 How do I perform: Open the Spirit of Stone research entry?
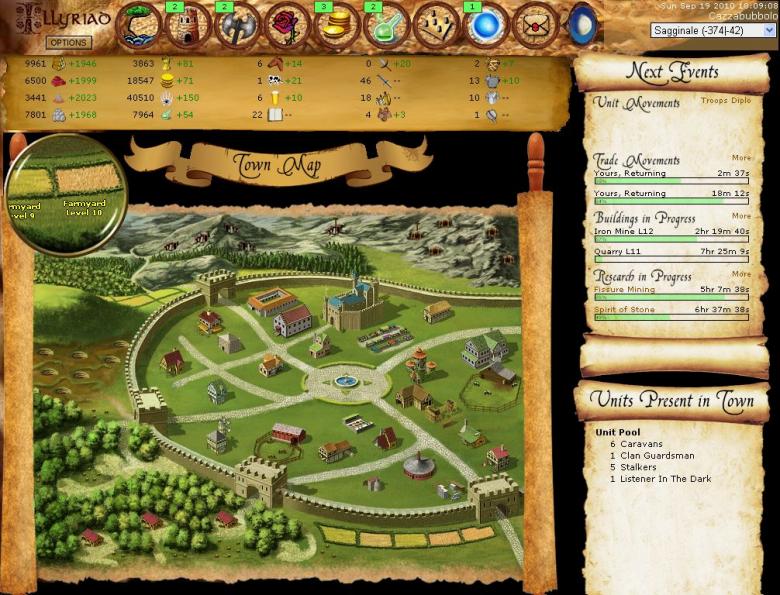625,310
